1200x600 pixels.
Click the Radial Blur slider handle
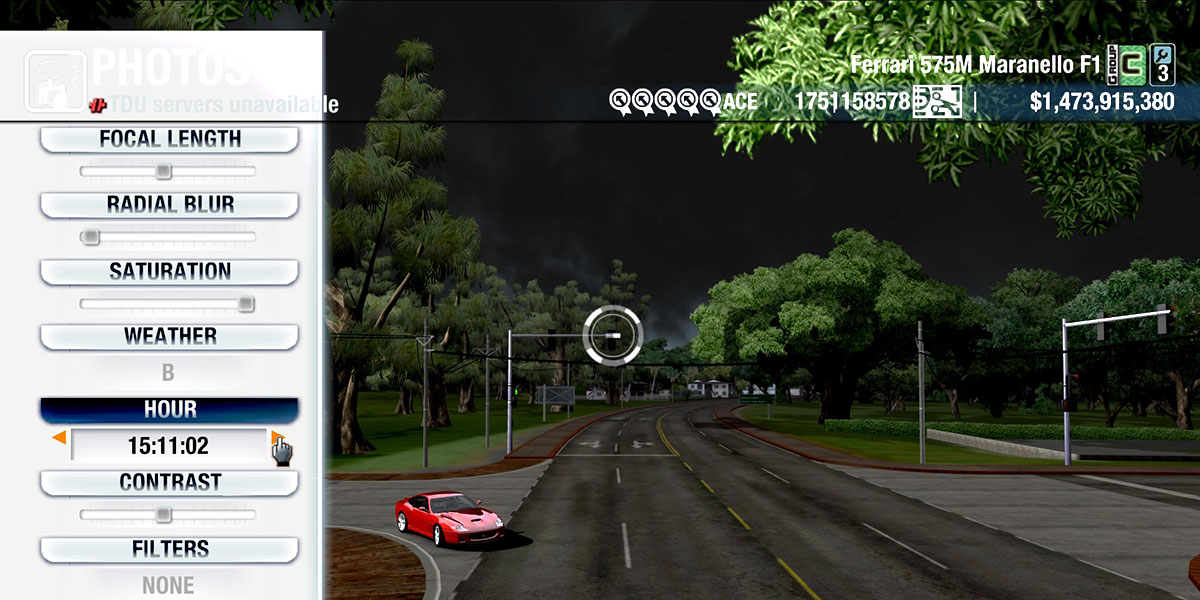91,237
